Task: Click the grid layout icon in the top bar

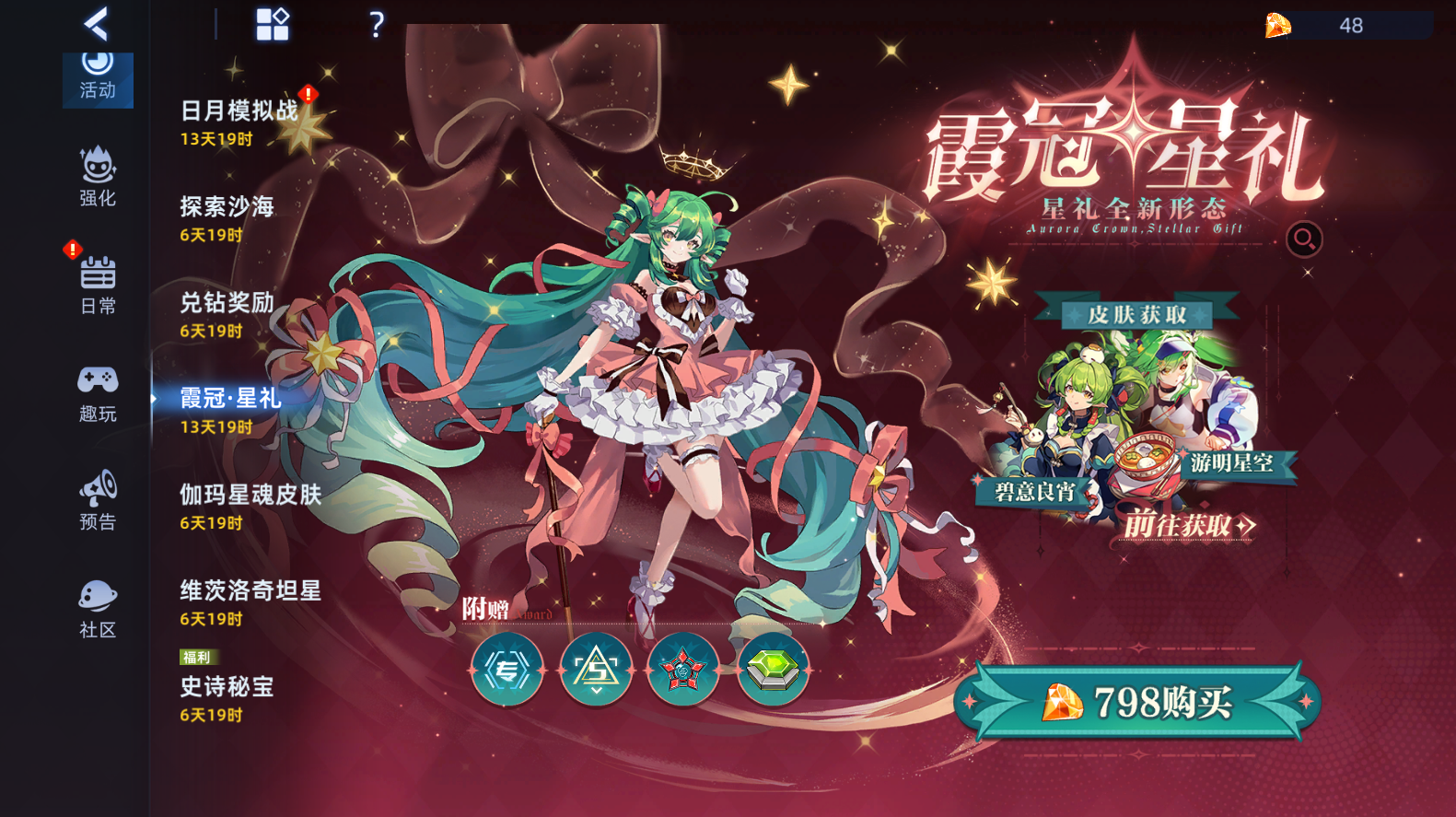Action: coord(273,25)
